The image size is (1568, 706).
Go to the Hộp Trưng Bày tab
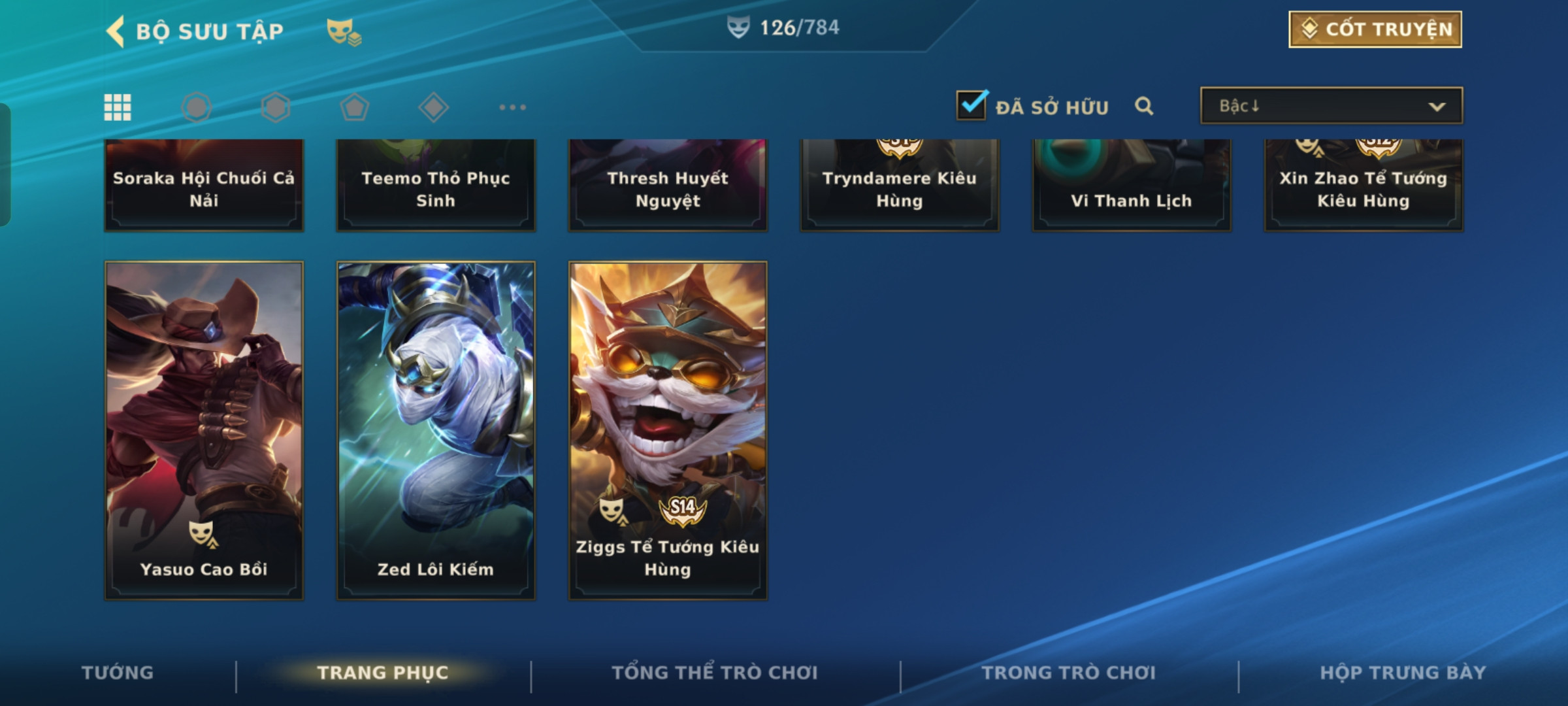pos(1403,673)
